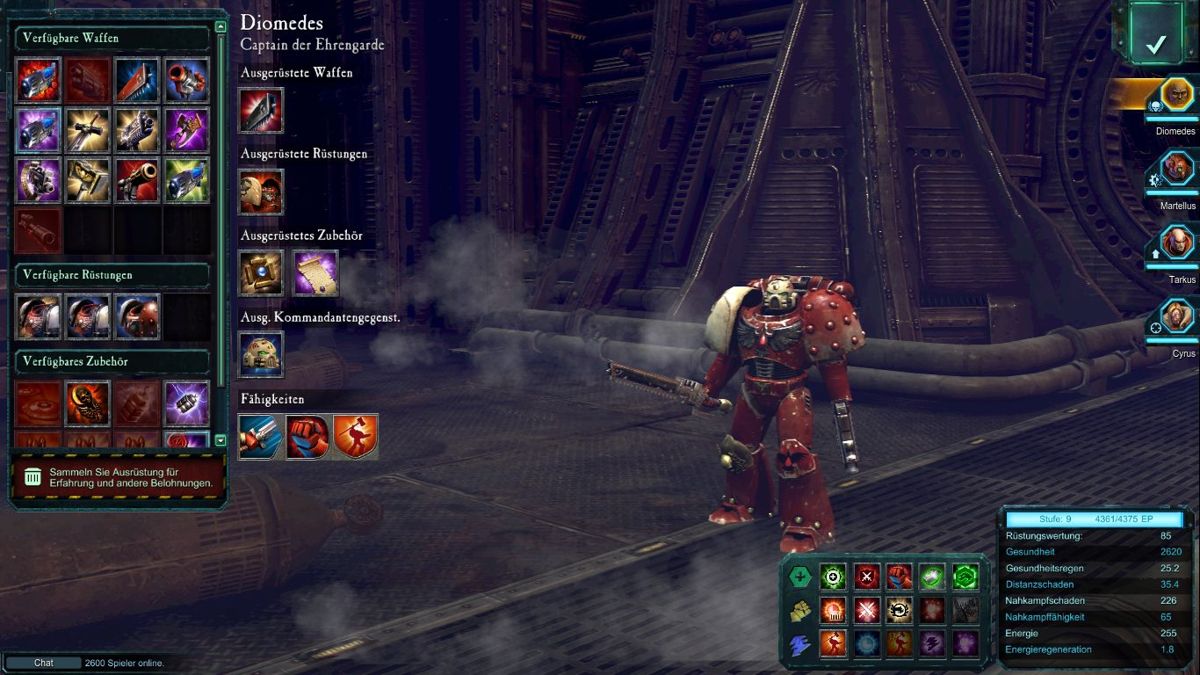Pick the purple axe from available weapons

tap(187, 130)
